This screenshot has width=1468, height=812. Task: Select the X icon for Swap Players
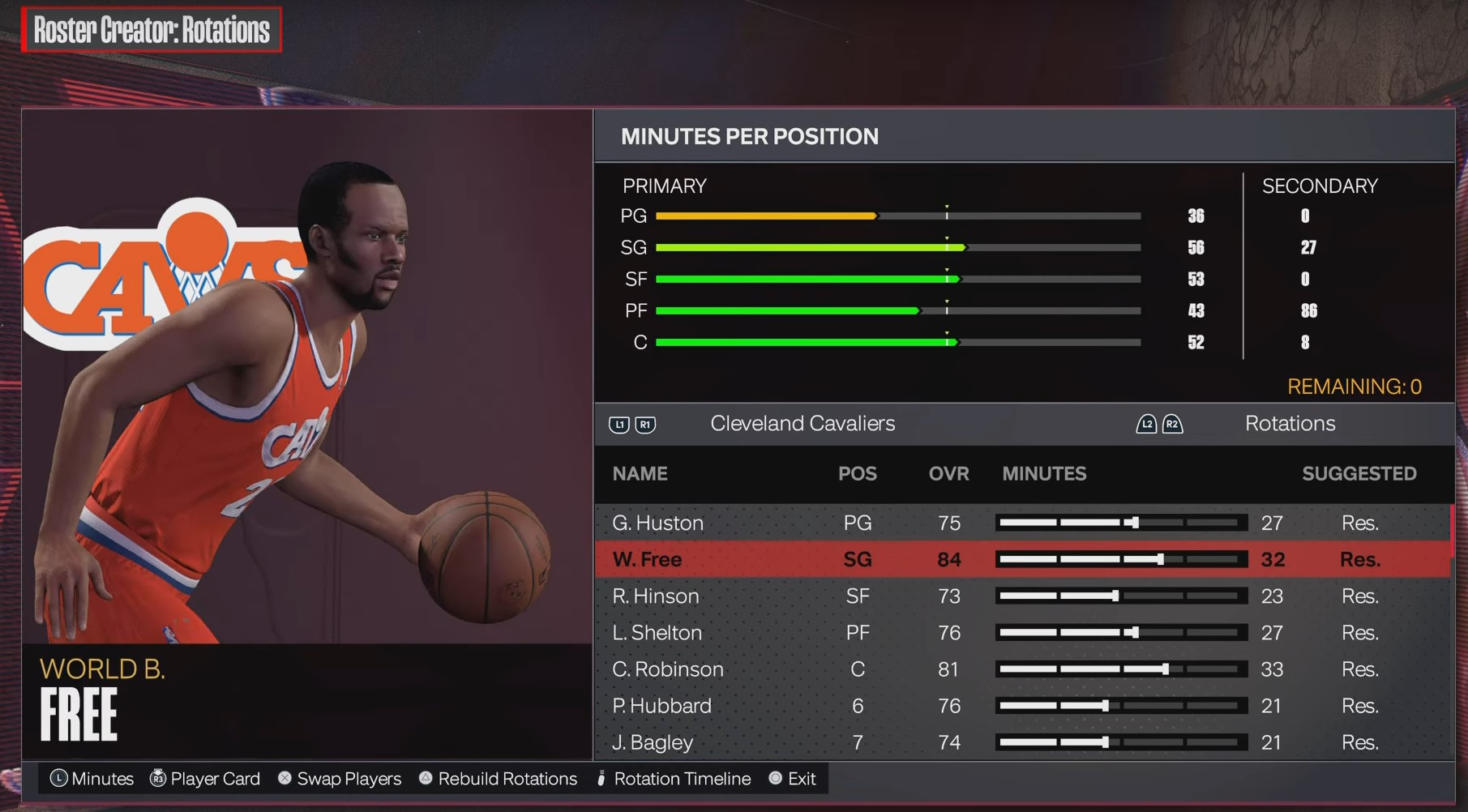pyautogui.click(x=285, y=778)
